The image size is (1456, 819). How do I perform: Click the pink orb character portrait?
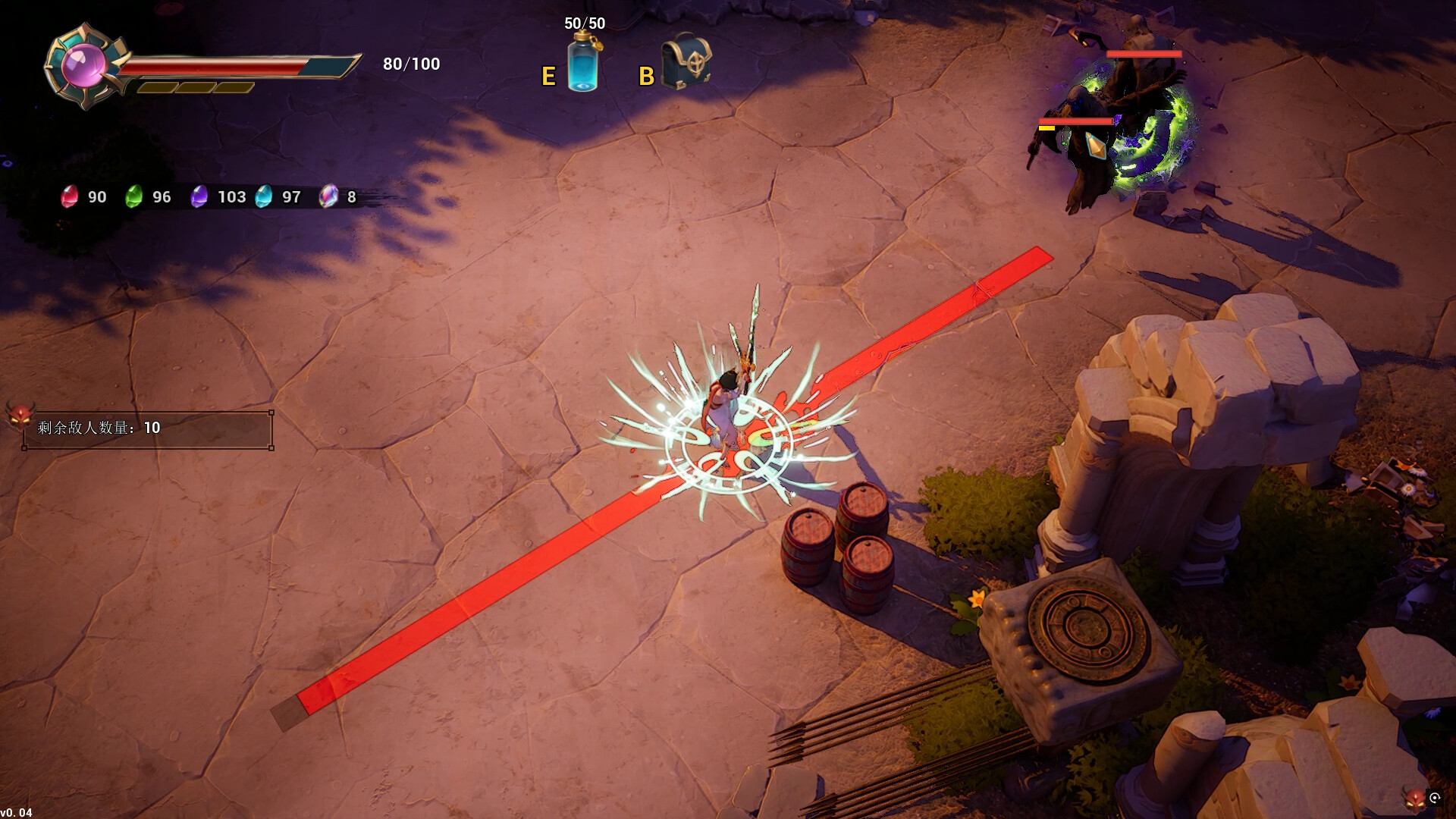[x=83, y=65]
